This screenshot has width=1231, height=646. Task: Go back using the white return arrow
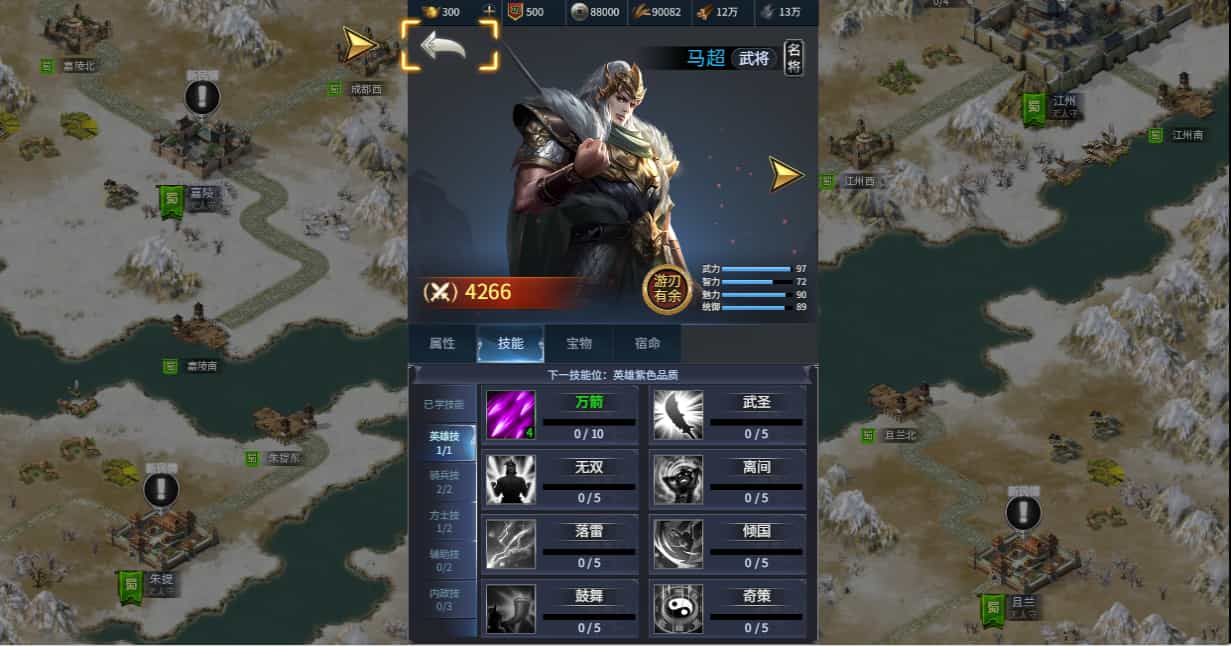point(446,46)
